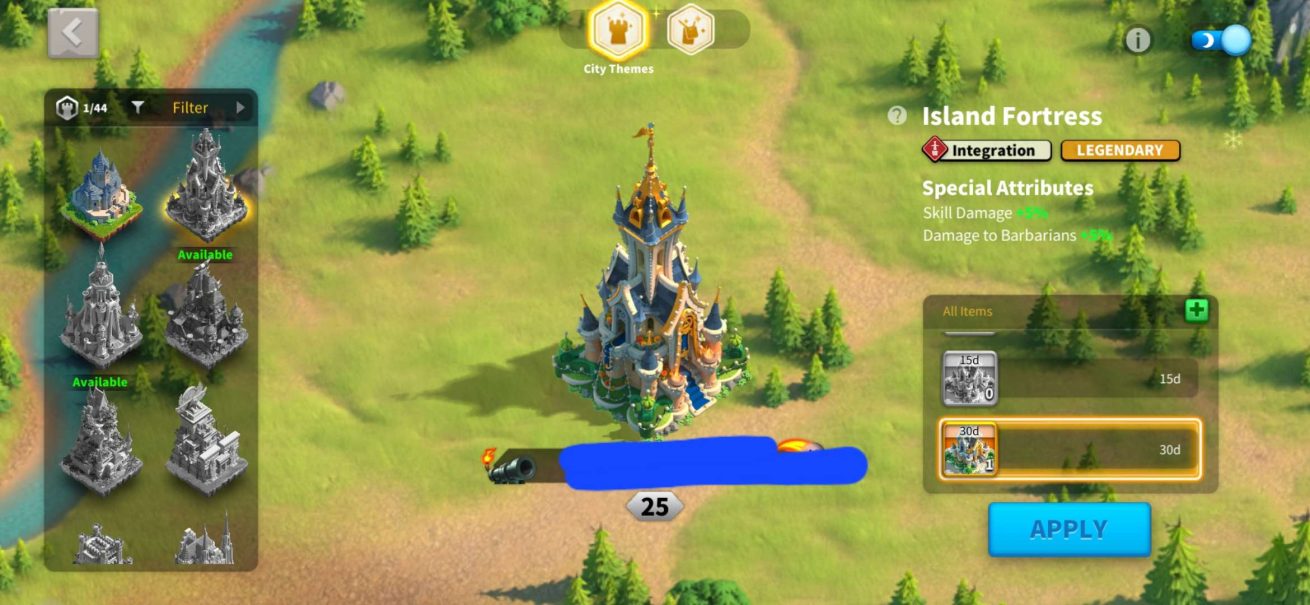Select the gold-highlighted gray tower theme
This screenshot has width=1310, height=605.
205,190
